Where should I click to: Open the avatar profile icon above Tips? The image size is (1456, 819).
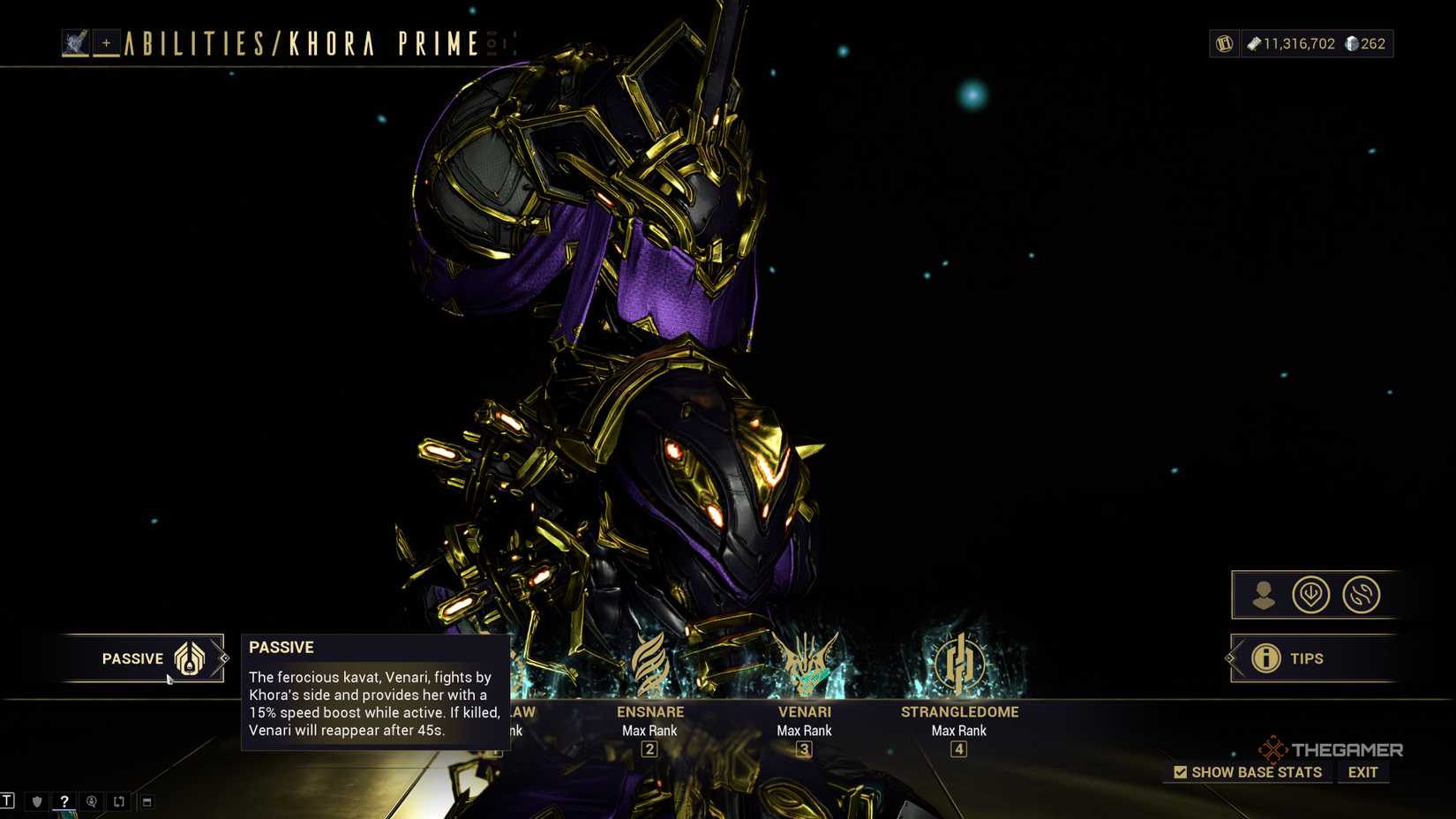coord(1264,594)
